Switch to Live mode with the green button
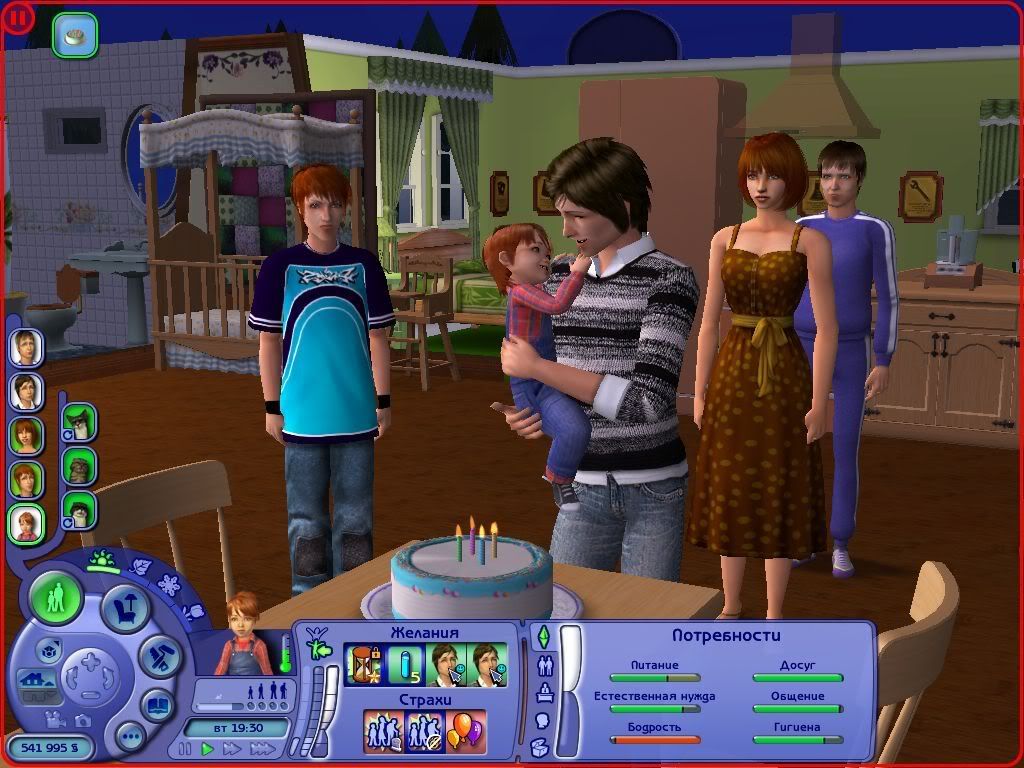This screenshot has width=1024, height=768. pos(56,599)
